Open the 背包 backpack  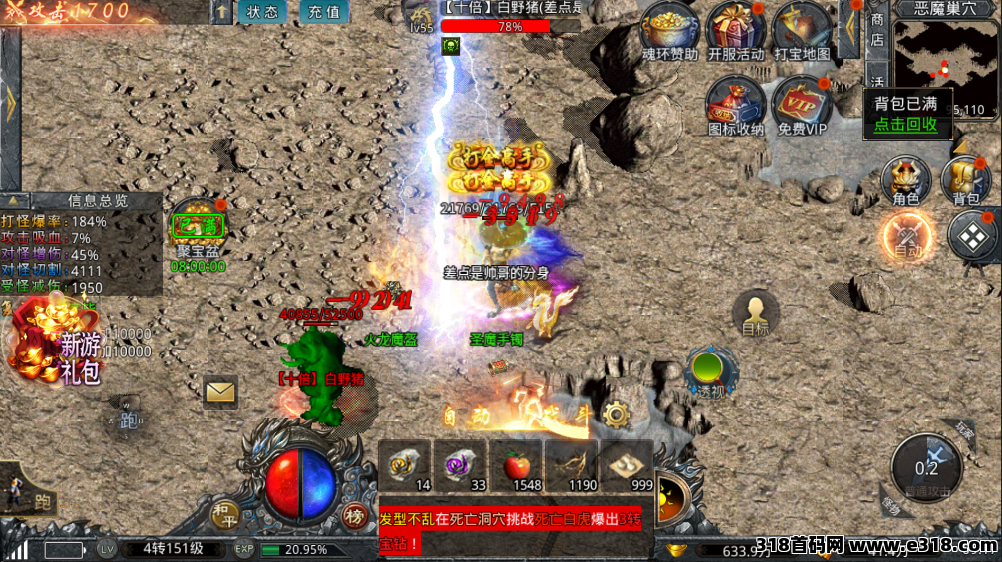(966, 180)
